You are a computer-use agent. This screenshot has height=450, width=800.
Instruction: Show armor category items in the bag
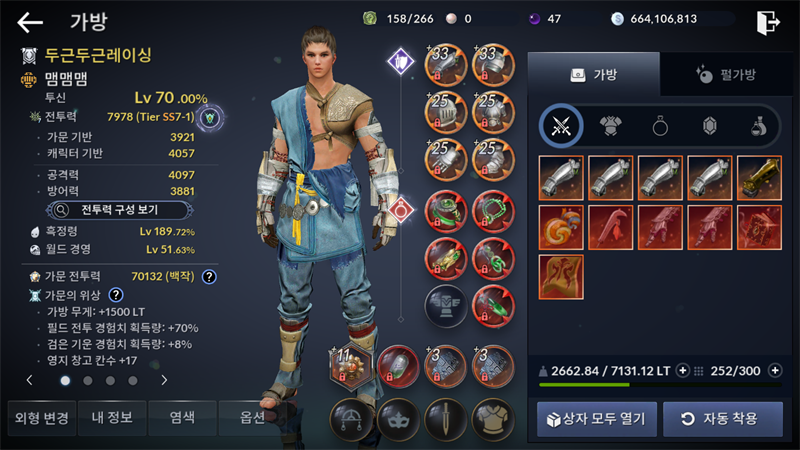(611, 126)
